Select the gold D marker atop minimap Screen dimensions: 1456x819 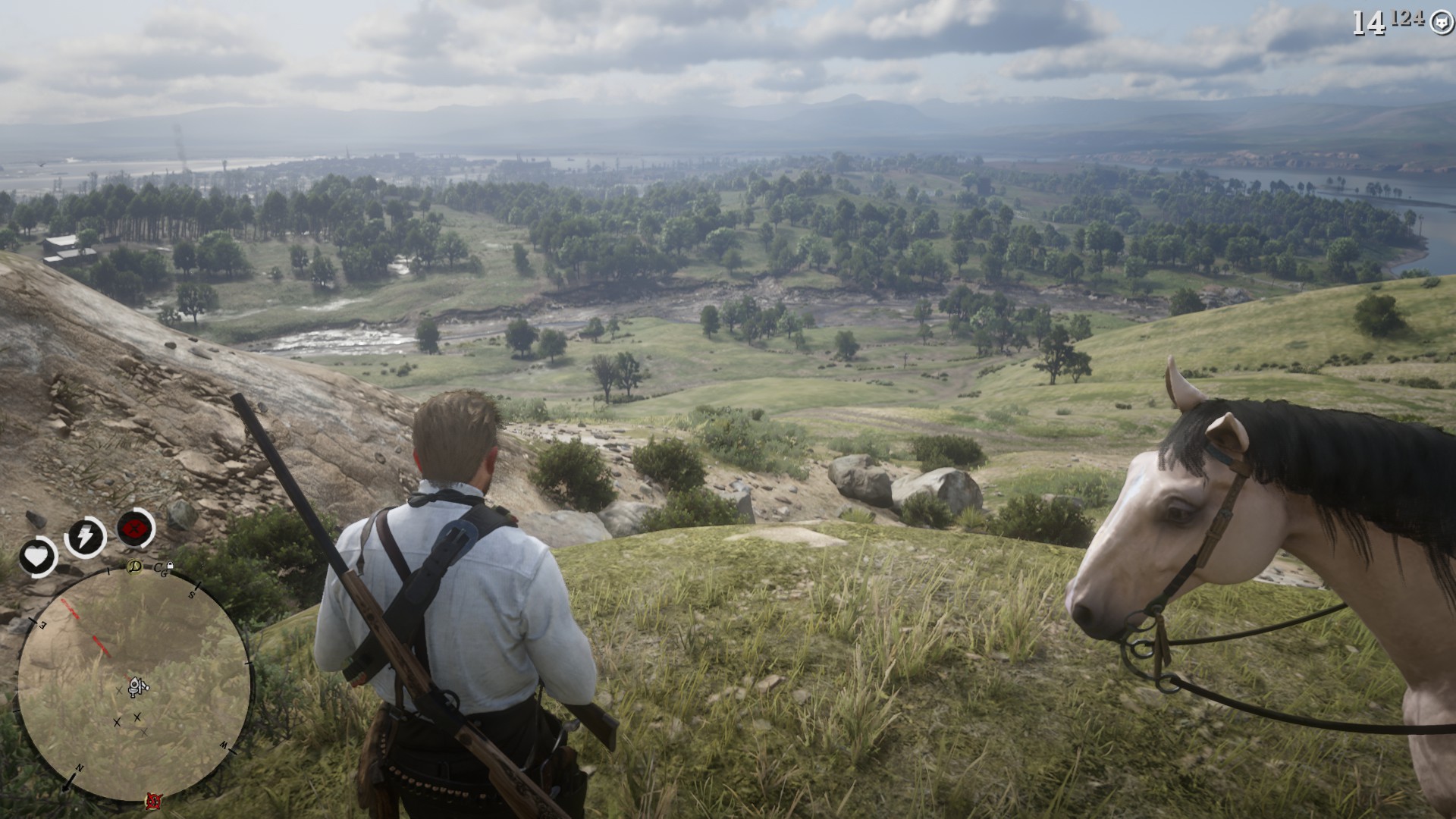tap(134, 566)
